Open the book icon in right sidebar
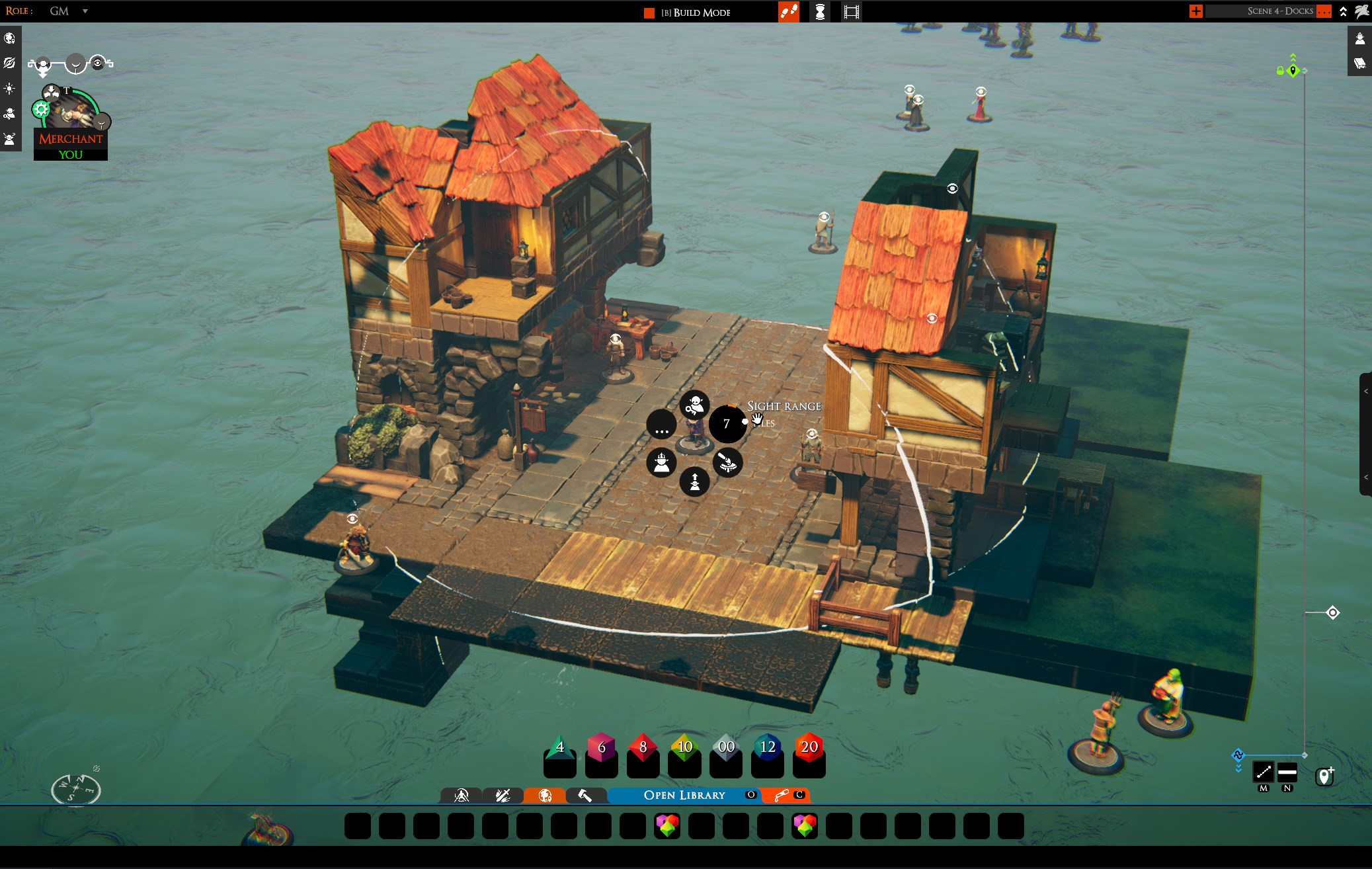The width and height of the screenshot is (1372, 869). click(1360, 63)
